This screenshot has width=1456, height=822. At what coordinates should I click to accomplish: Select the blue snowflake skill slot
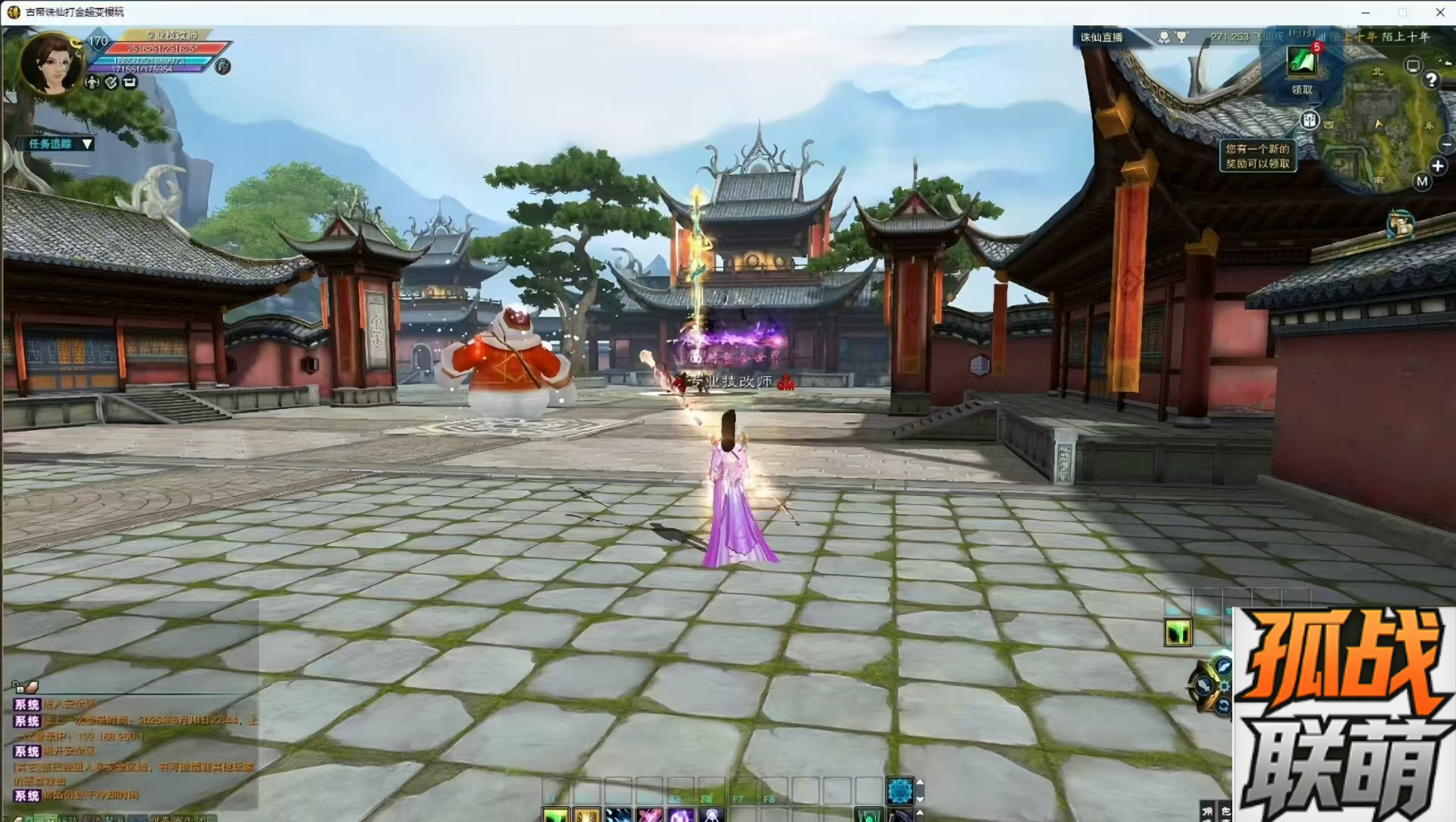click(899, 791)
